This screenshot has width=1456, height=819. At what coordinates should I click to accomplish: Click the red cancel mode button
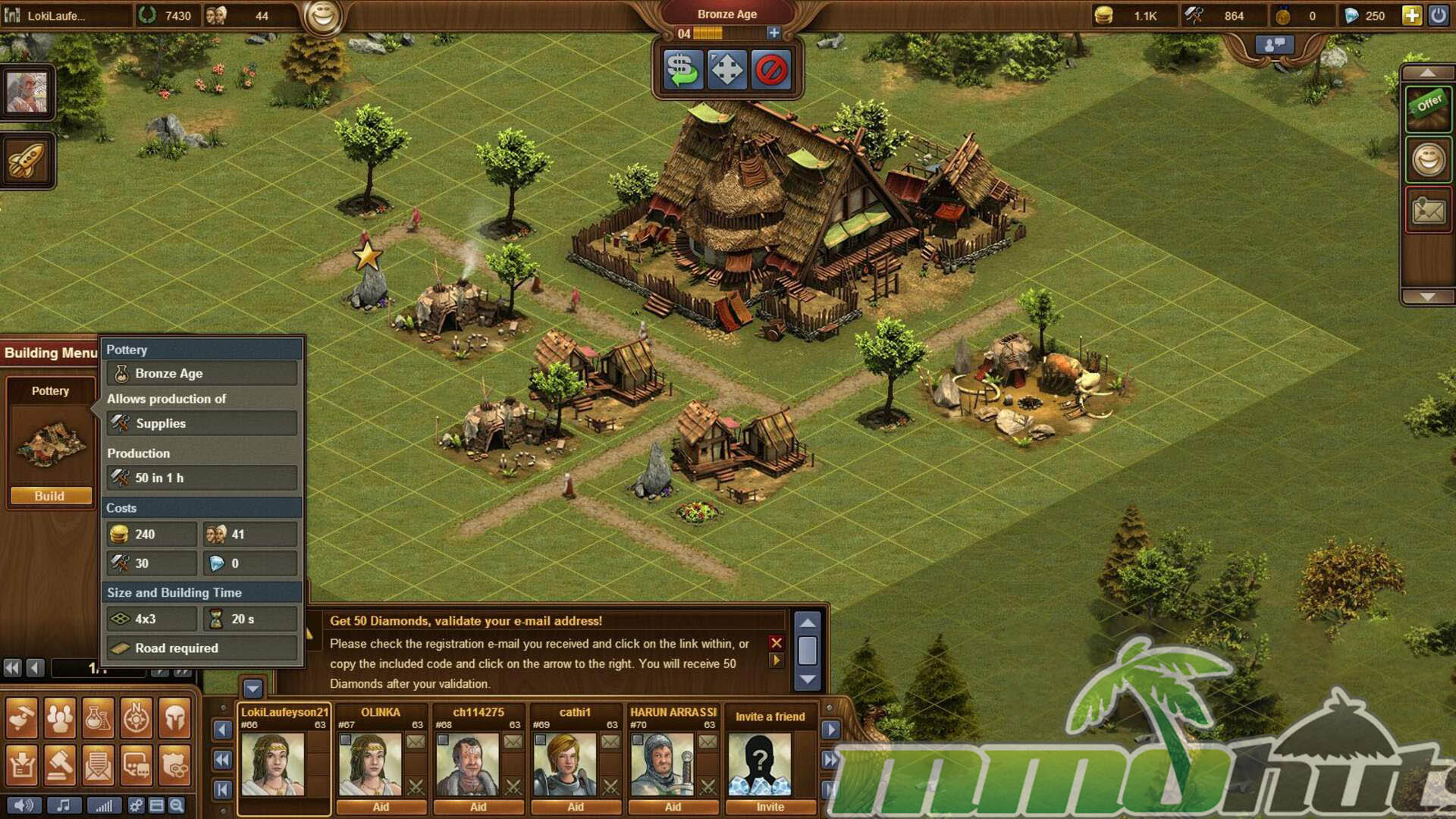771,71
